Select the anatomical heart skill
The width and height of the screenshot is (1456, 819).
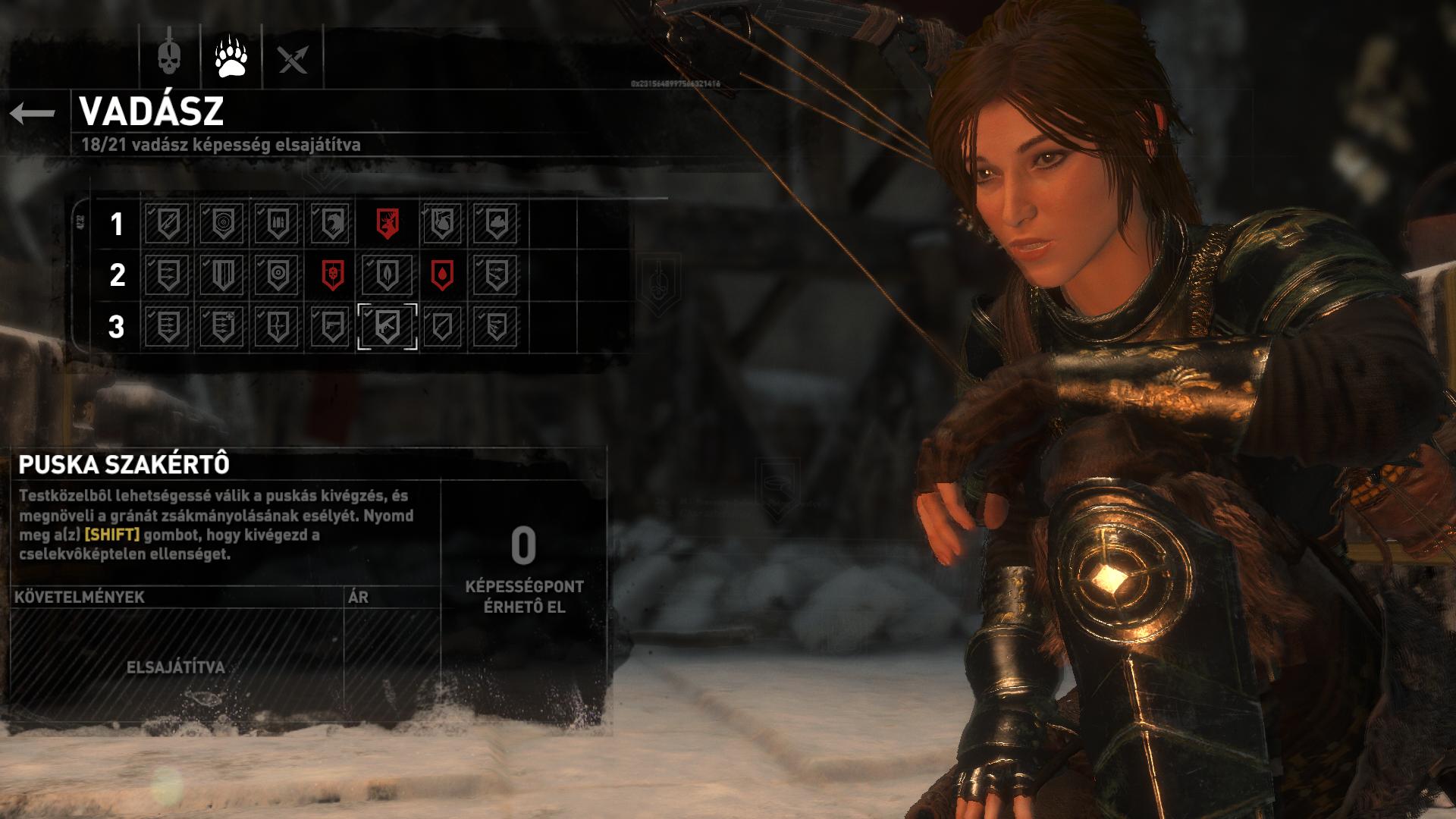coord(441,224)
